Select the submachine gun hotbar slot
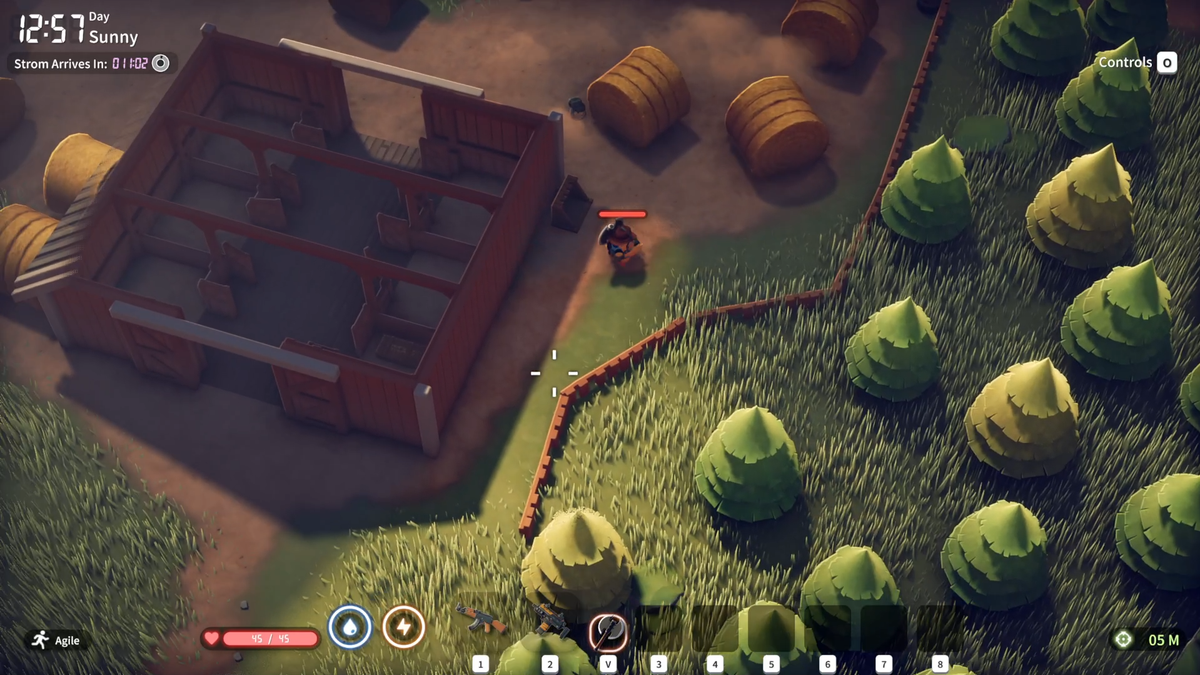This screenshot has height=675, width=1200. click(x=550, y=623)
